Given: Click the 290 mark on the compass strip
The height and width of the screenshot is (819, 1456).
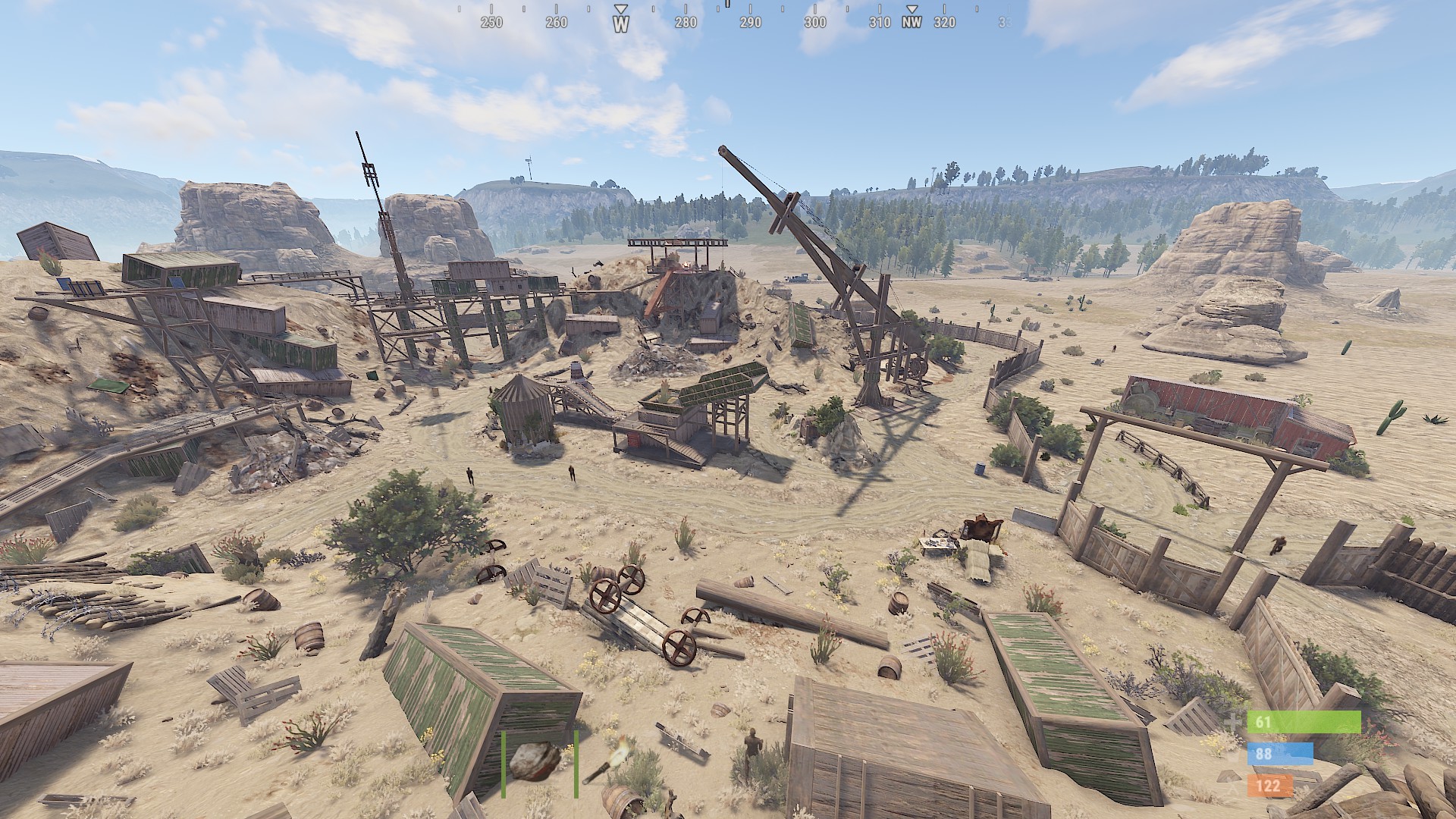Looking at the screenshot, I should (749, 23).
